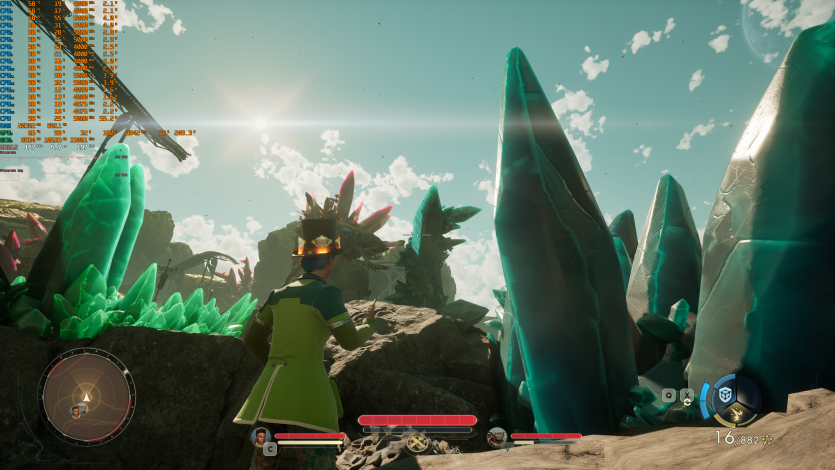Select the creature companion portrait
Viewport: 835px width, 470px height.
[496, 436]
